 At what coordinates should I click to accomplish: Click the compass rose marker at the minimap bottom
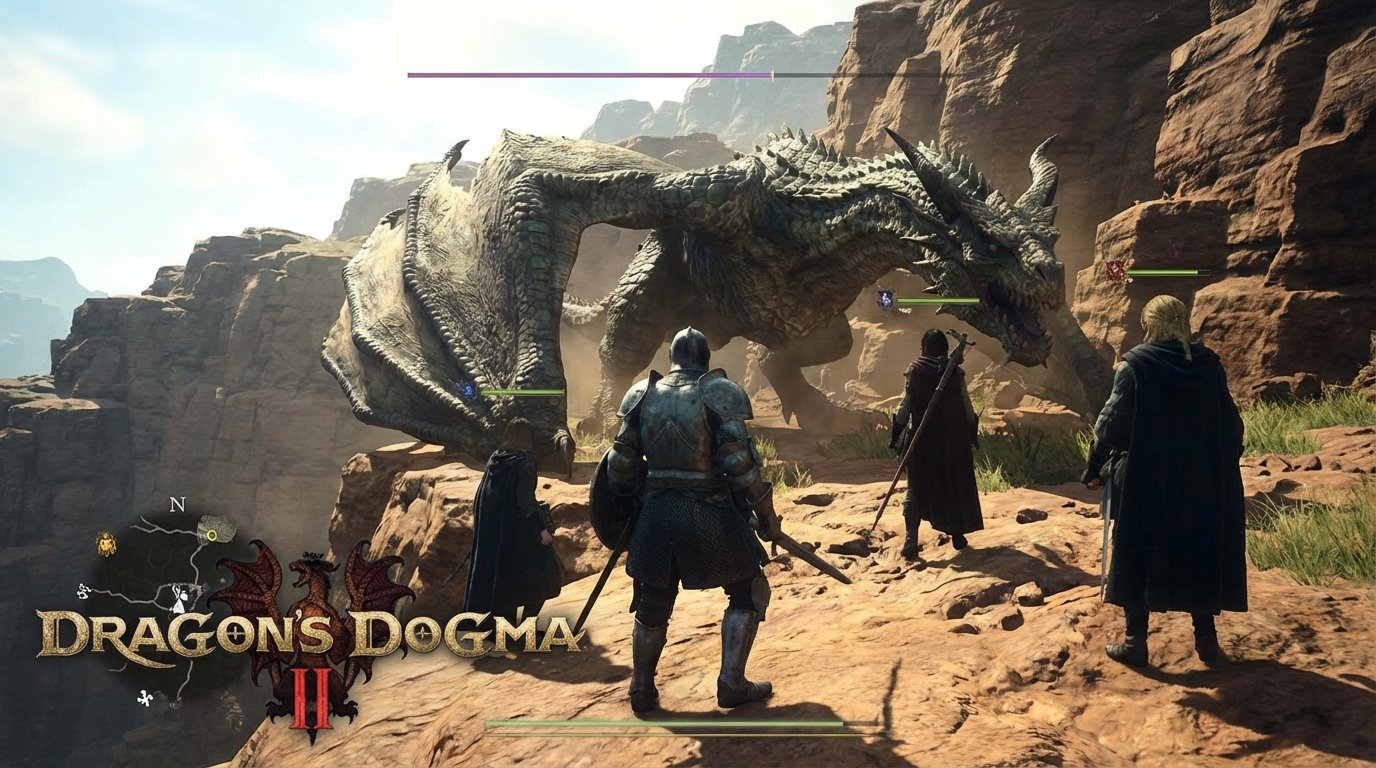[x=145, y=695]
